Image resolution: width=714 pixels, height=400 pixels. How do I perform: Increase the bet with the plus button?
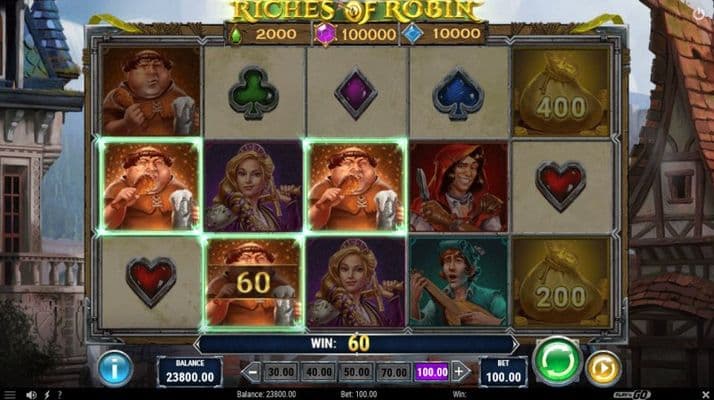[460, 371]
